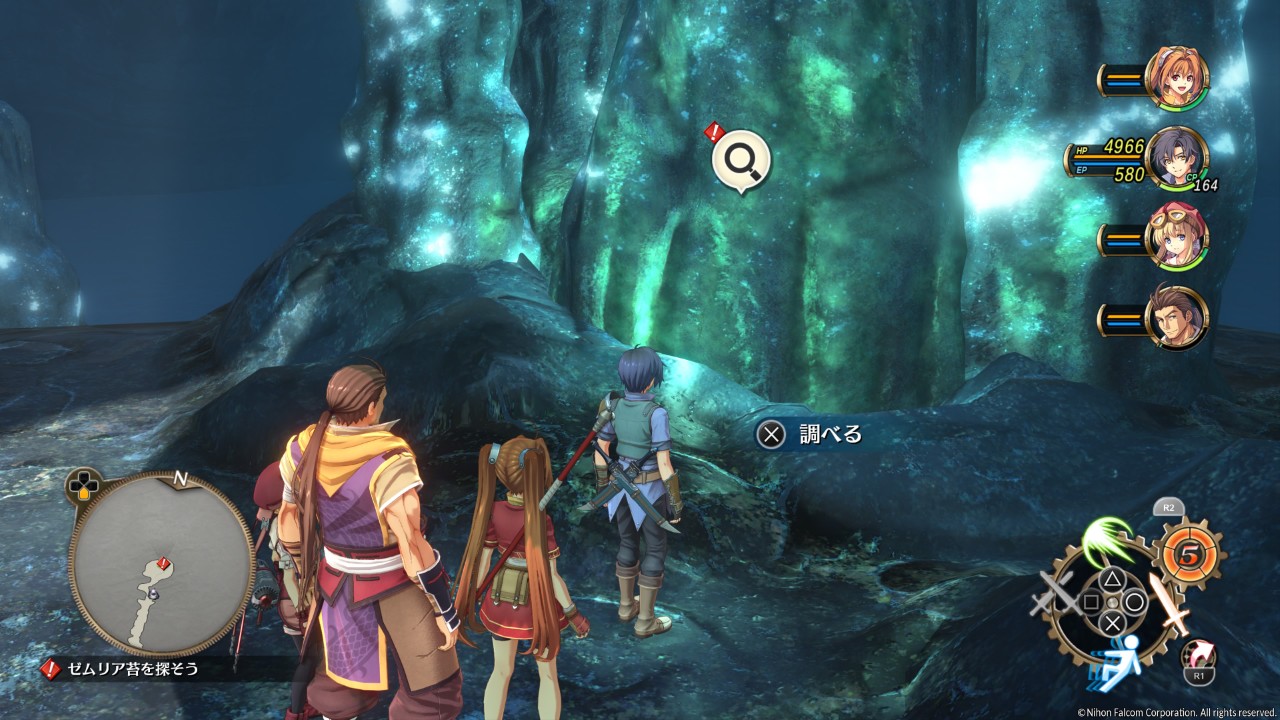Click the magnifying glass examine marker
The width and height of the screenshot is (1280, 720).
point(741,158)
